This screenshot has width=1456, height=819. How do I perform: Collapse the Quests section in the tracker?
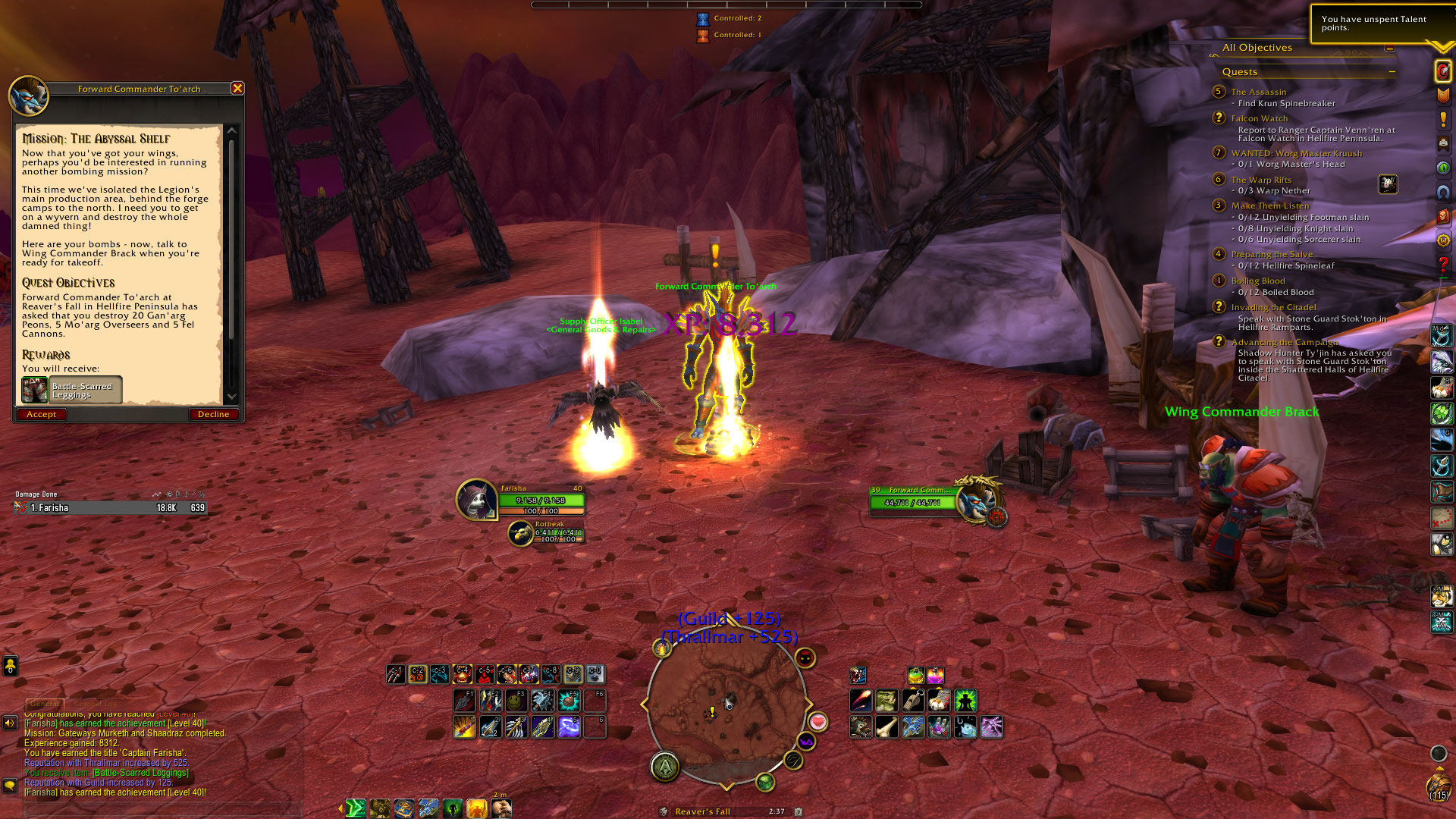coord(1392,72)
